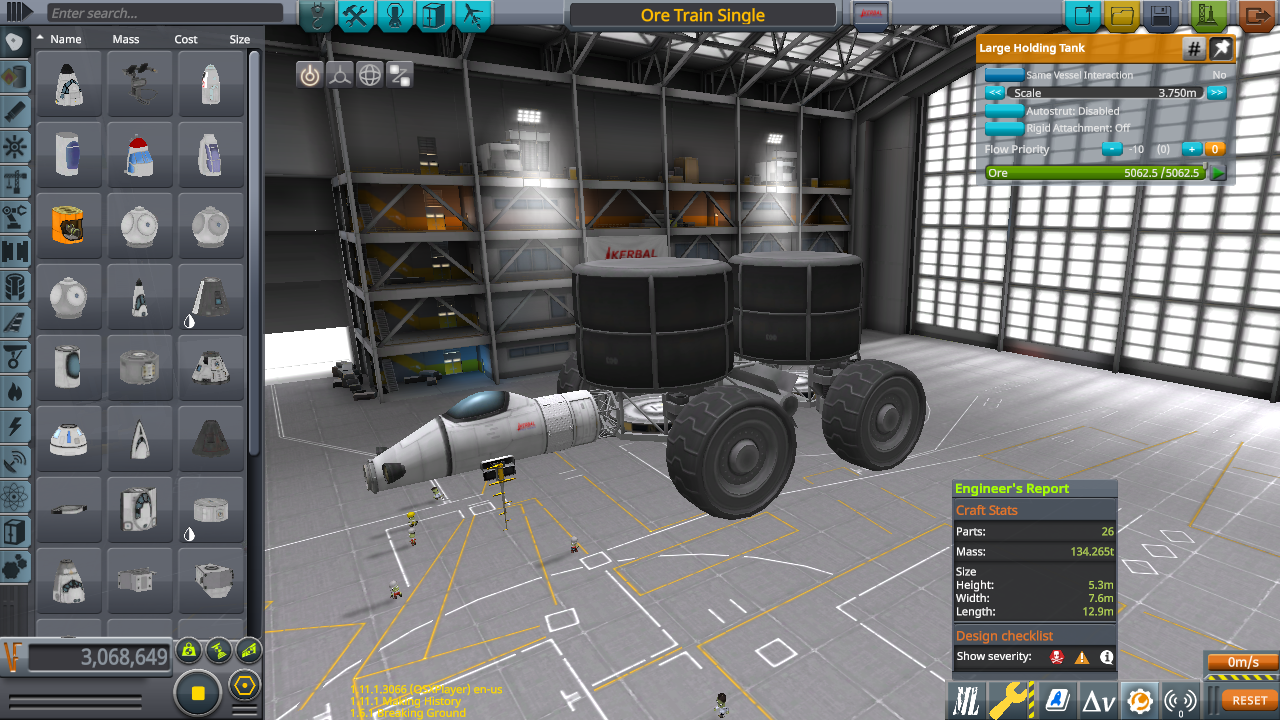
Task: Select the lightning electrical category in sidebar
Action: pyautogui.click(x=14, y=424)
